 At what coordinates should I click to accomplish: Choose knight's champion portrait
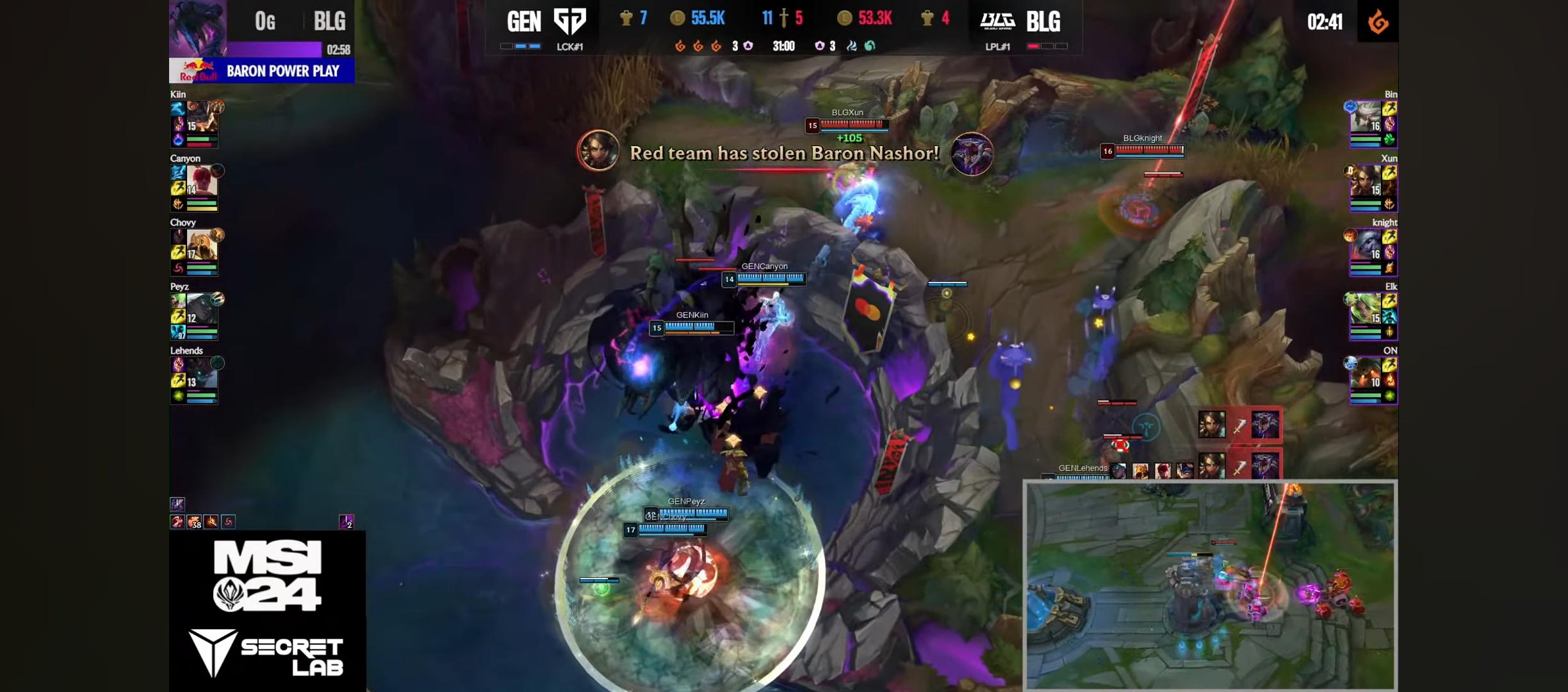[x=1365, y=245]
